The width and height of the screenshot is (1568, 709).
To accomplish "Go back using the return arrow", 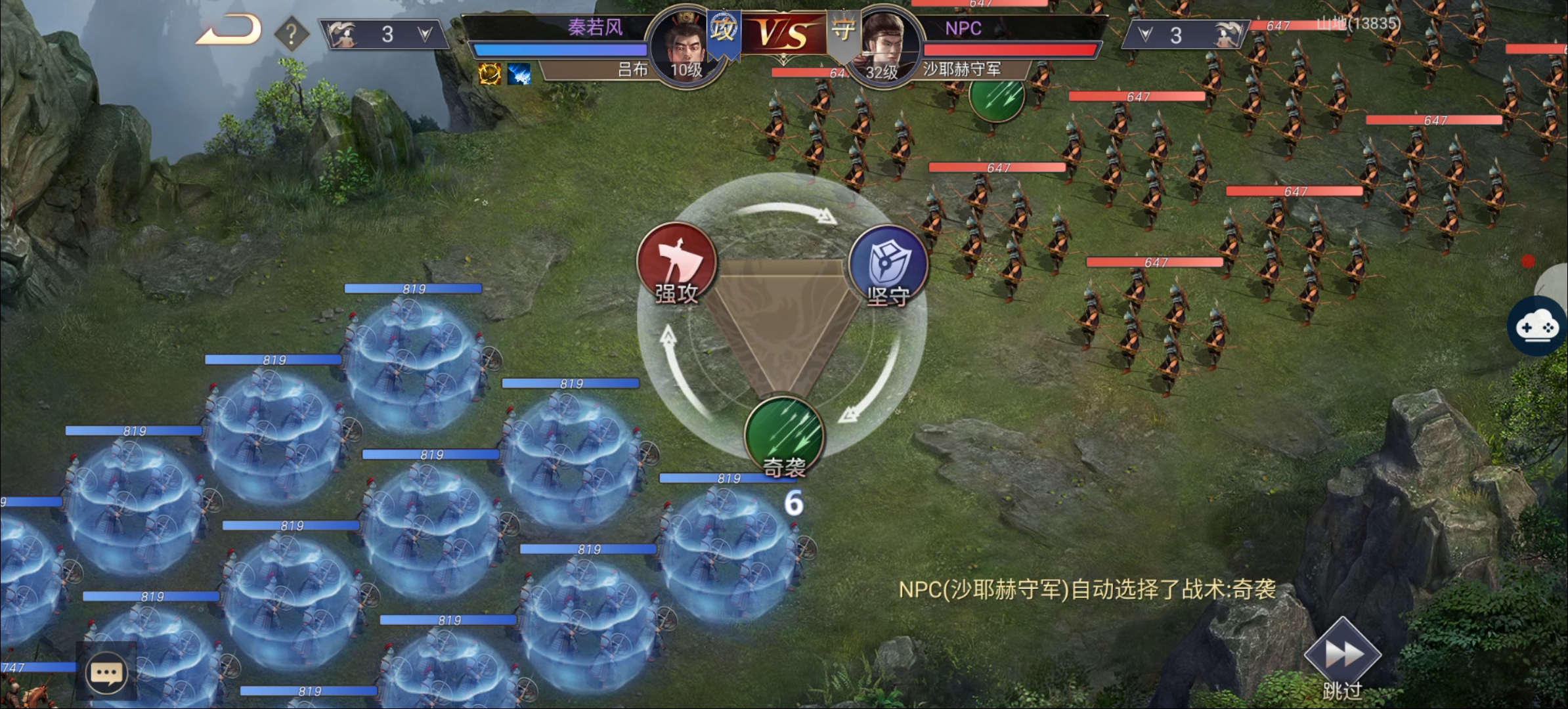I will coord(229,32).
